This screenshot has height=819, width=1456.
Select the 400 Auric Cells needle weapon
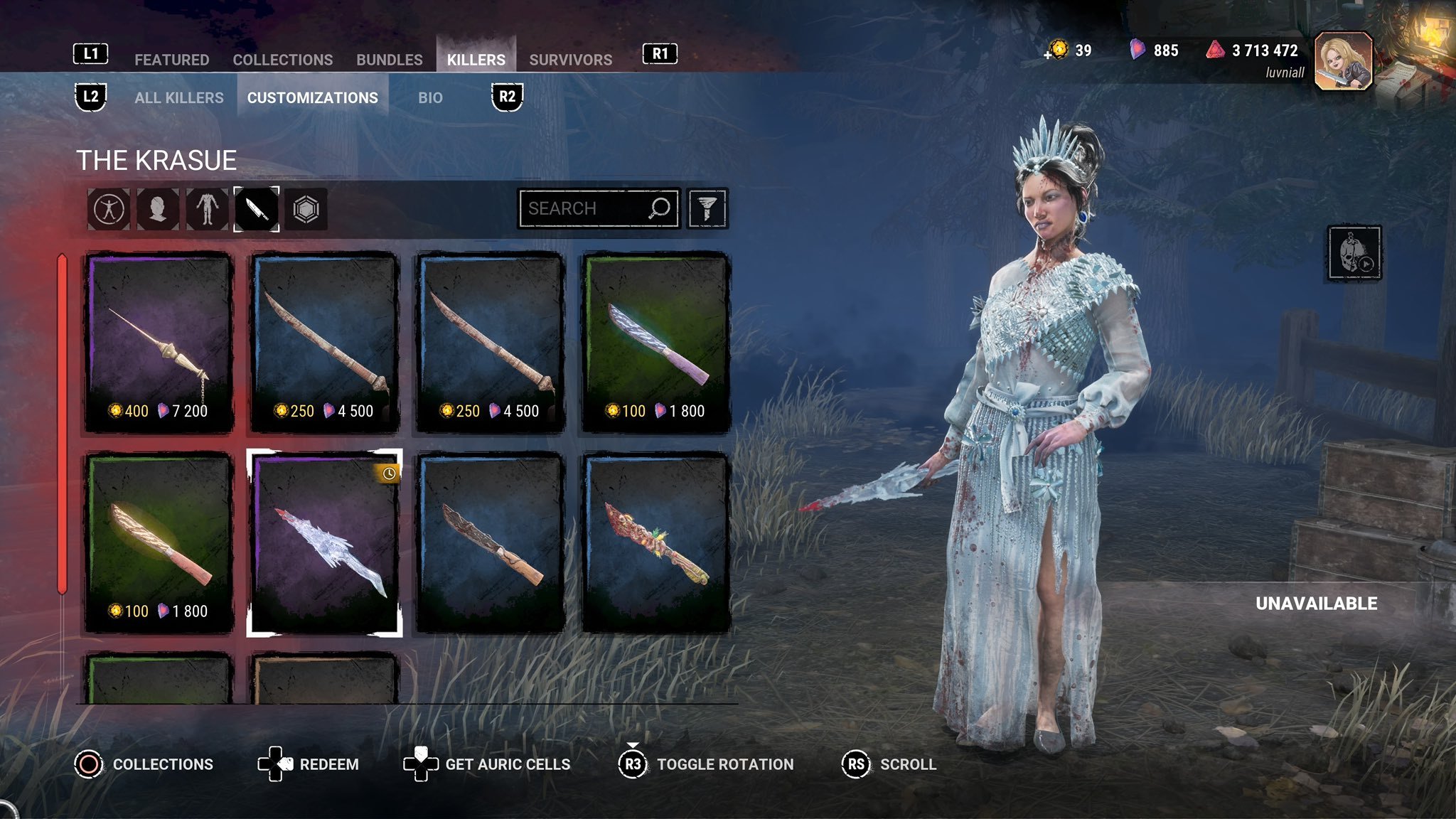click(x=159, y=342)
